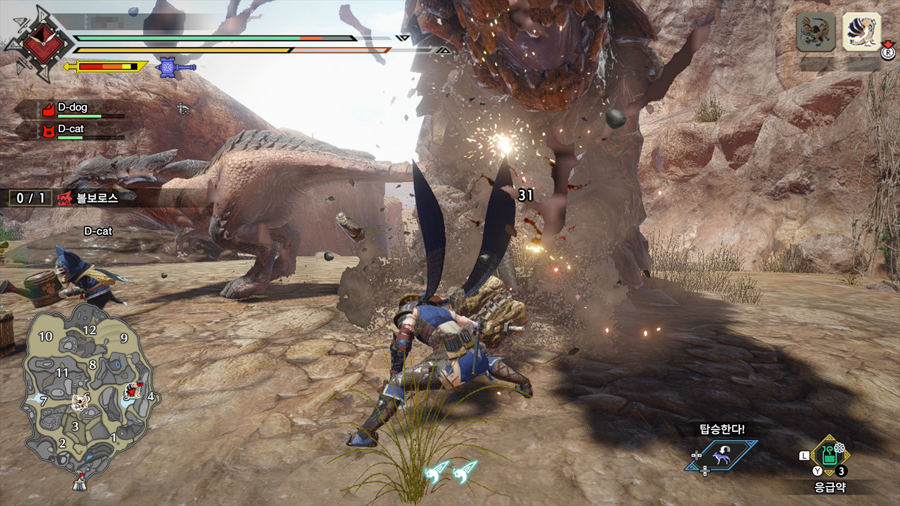This screenshot has height=506, width=900.
Task: Select the D-cat buddy entry
Action: pos(72,130)
